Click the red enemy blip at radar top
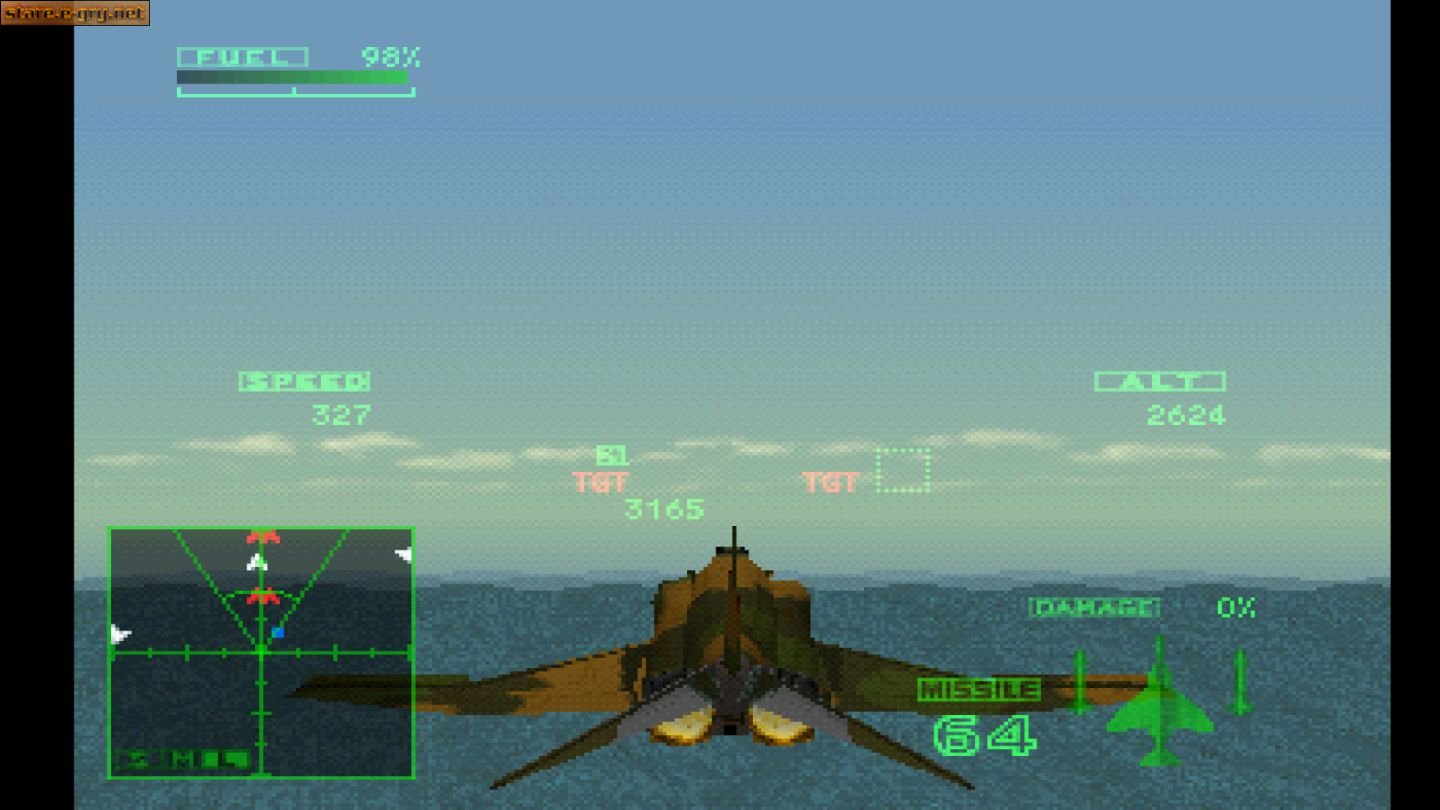1440x810 pixels. point(262,536)
